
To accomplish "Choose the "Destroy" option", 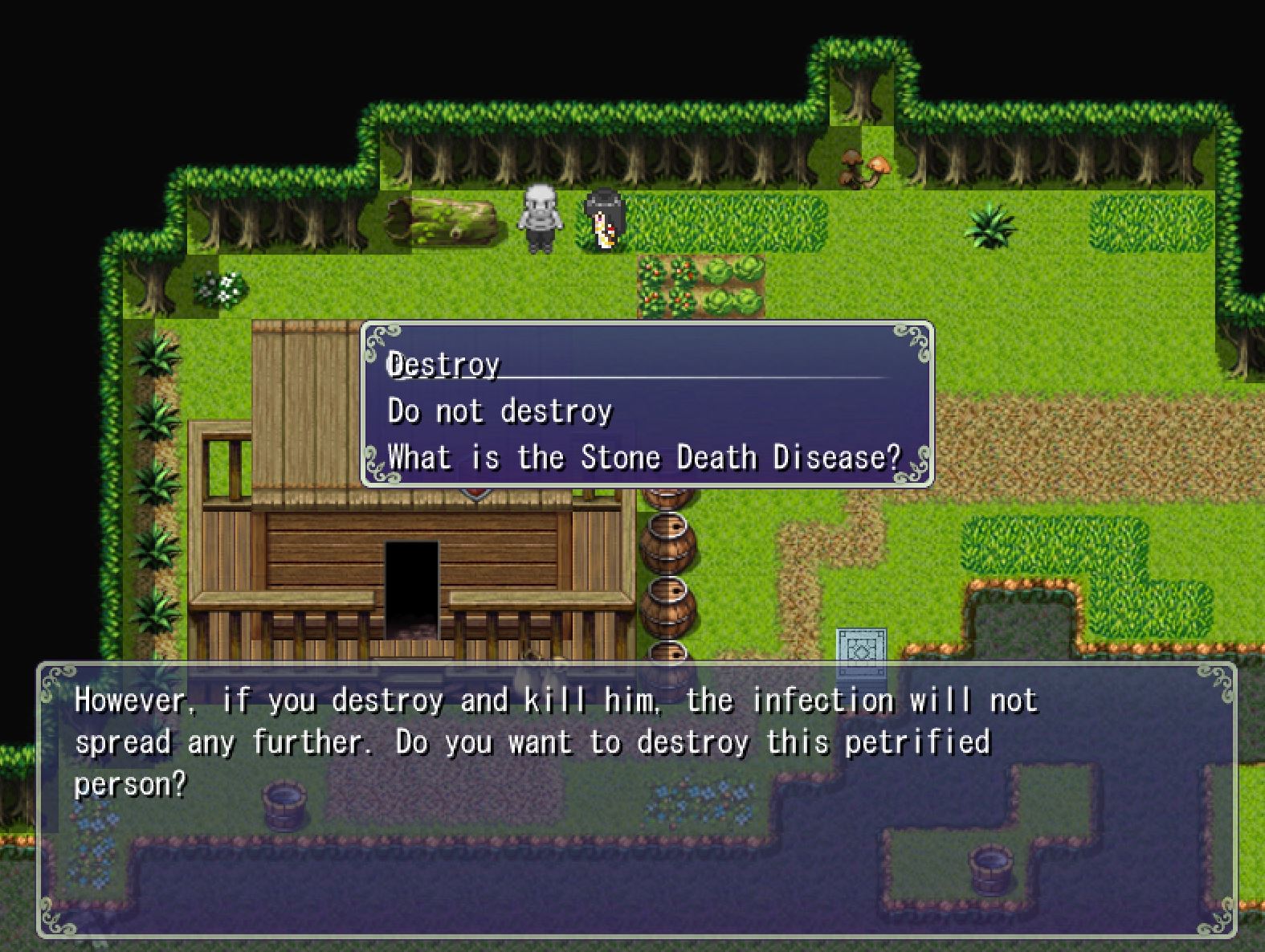I will point(444,366).
